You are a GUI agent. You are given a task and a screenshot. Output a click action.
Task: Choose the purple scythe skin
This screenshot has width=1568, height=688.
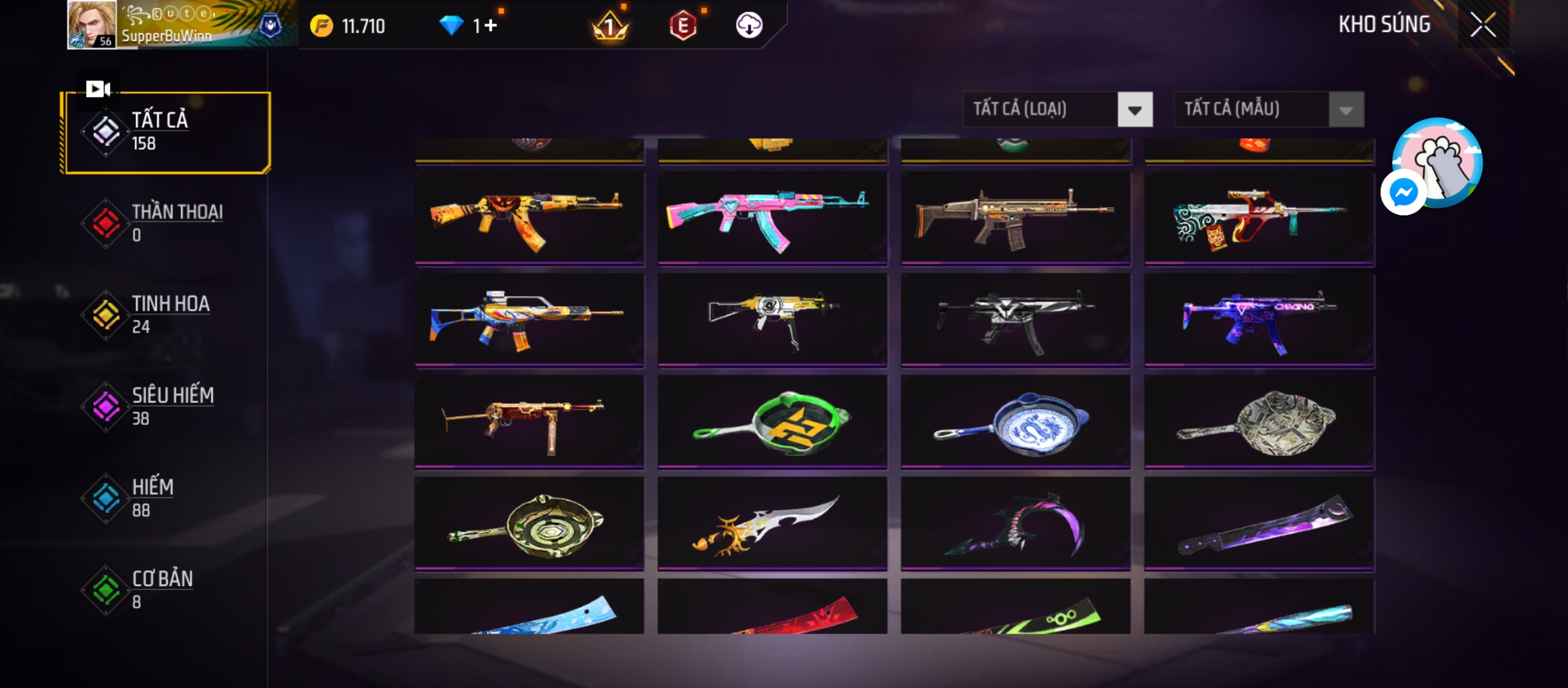pyautogui.click(x=1015, y=524)
